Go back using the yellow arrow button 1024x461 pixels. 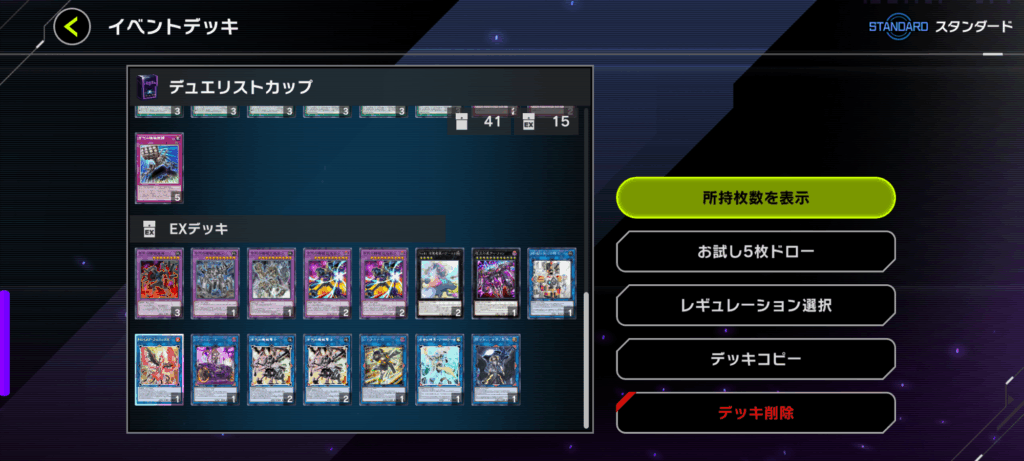(x=70, y=27)
